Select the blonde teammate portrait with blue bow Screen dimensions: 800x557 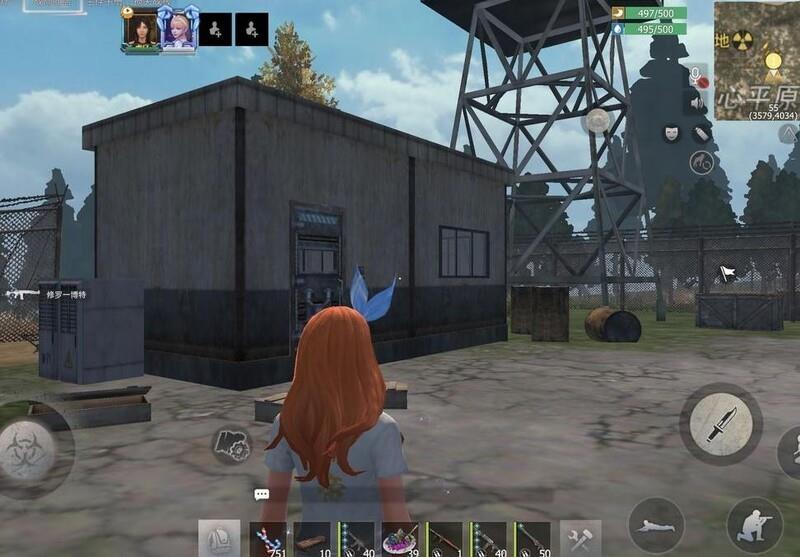tap(180, 29)
